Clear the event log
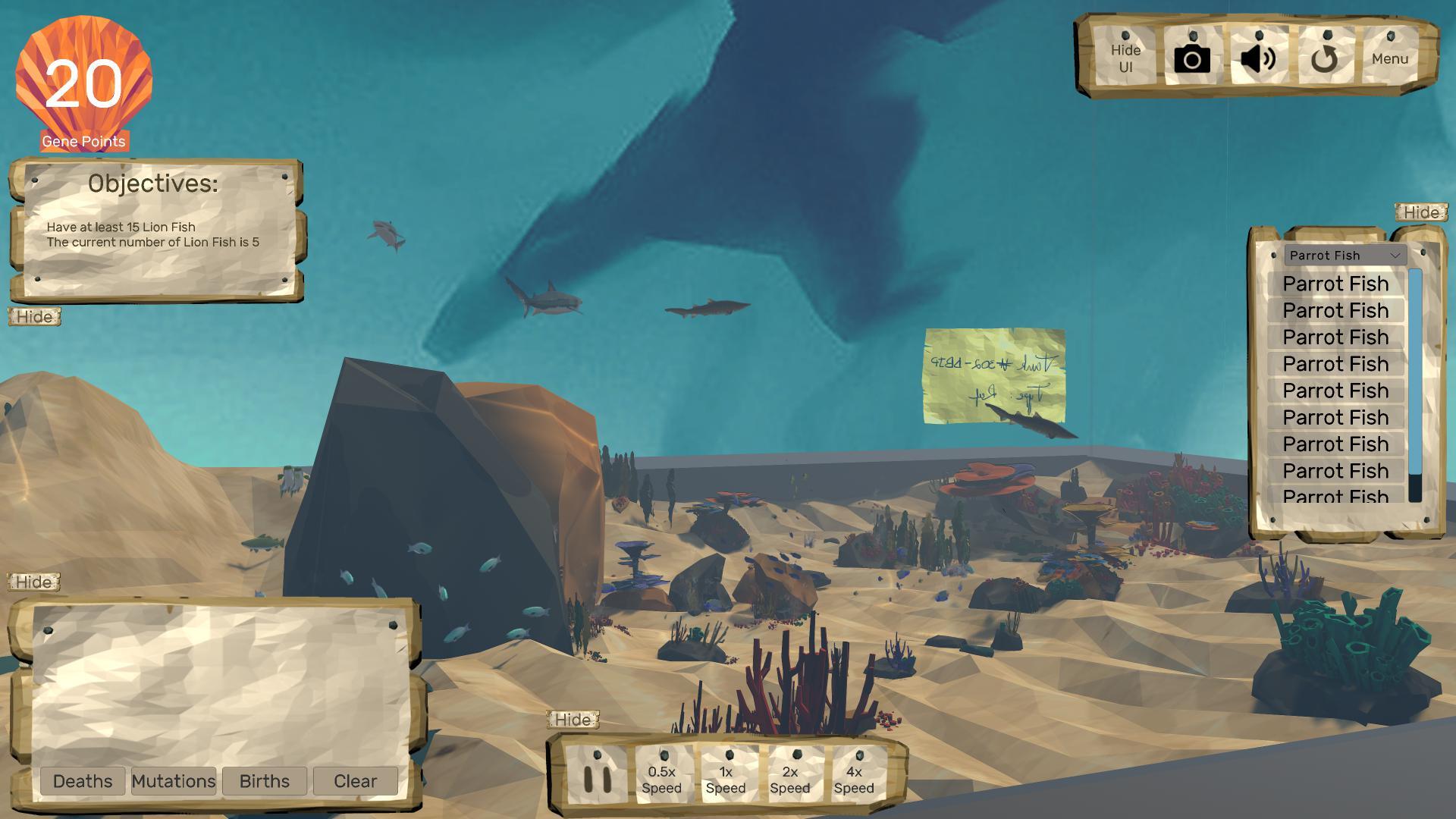1456x819 pixels. [x=354, y=780]
